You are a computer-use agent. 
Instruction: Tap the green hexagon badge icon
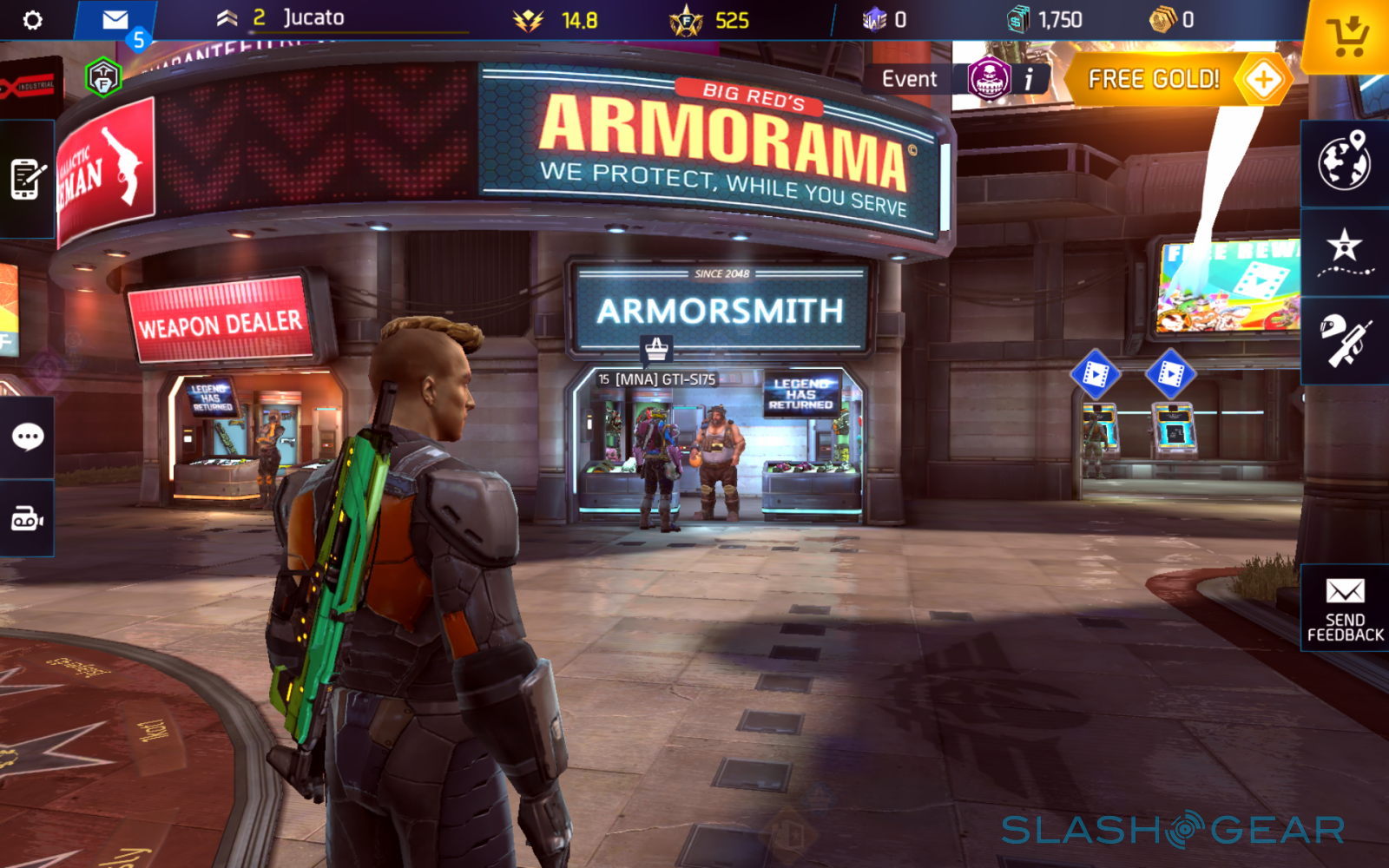point(103,78)
